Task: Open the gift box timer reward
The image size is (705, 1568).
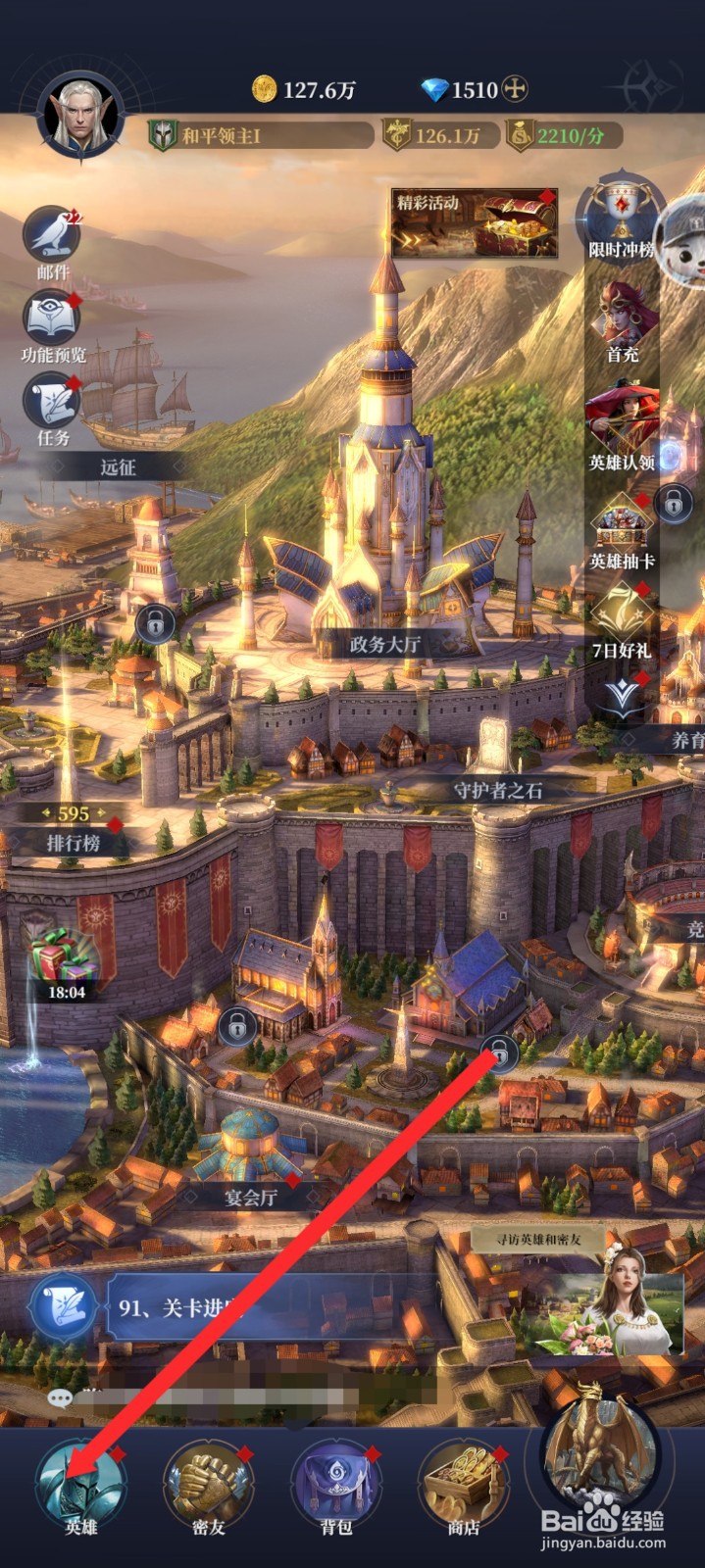Action: coord(65,960)
